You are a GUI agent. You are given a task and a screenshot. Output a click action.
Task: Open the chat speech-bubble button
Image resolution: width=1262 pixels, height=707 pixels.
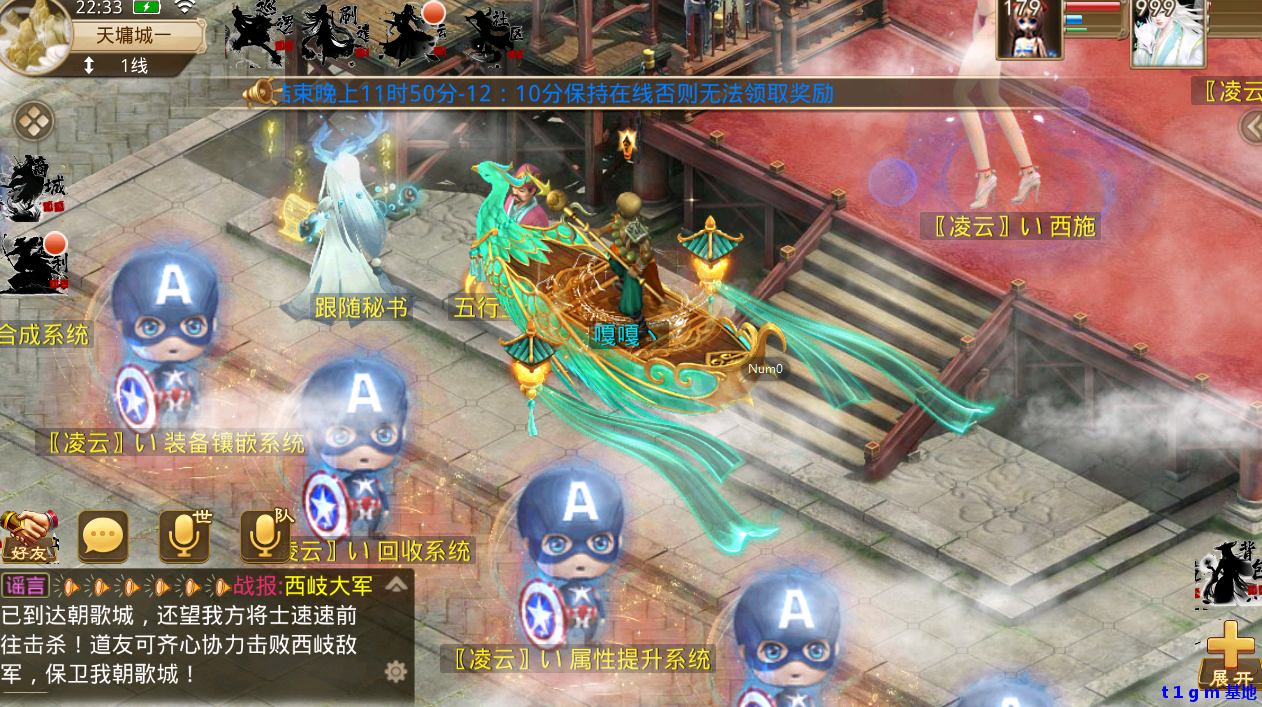(x=104, y=538)
